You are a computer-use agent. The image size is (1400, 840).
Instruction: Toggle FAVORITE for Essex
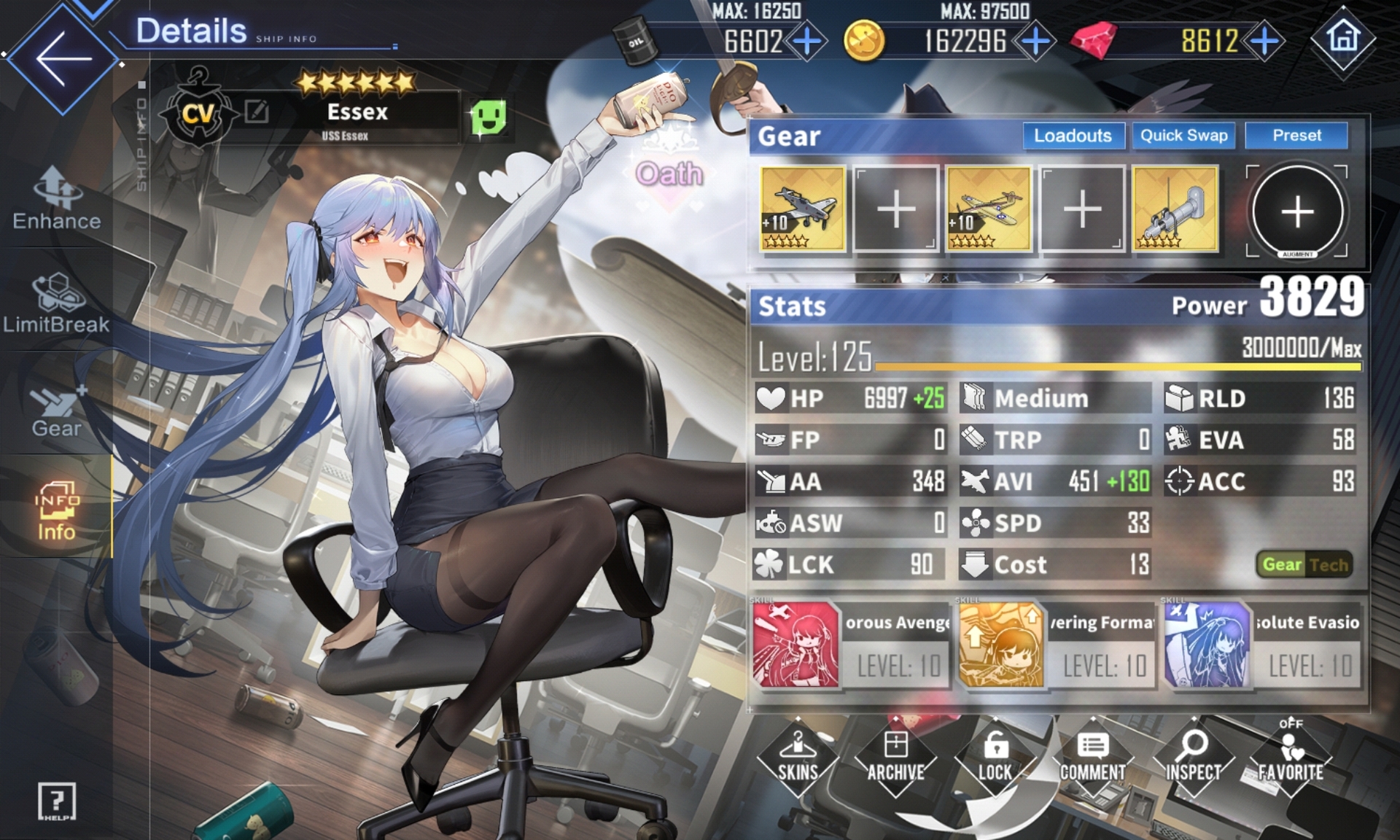pos(1291,759)
